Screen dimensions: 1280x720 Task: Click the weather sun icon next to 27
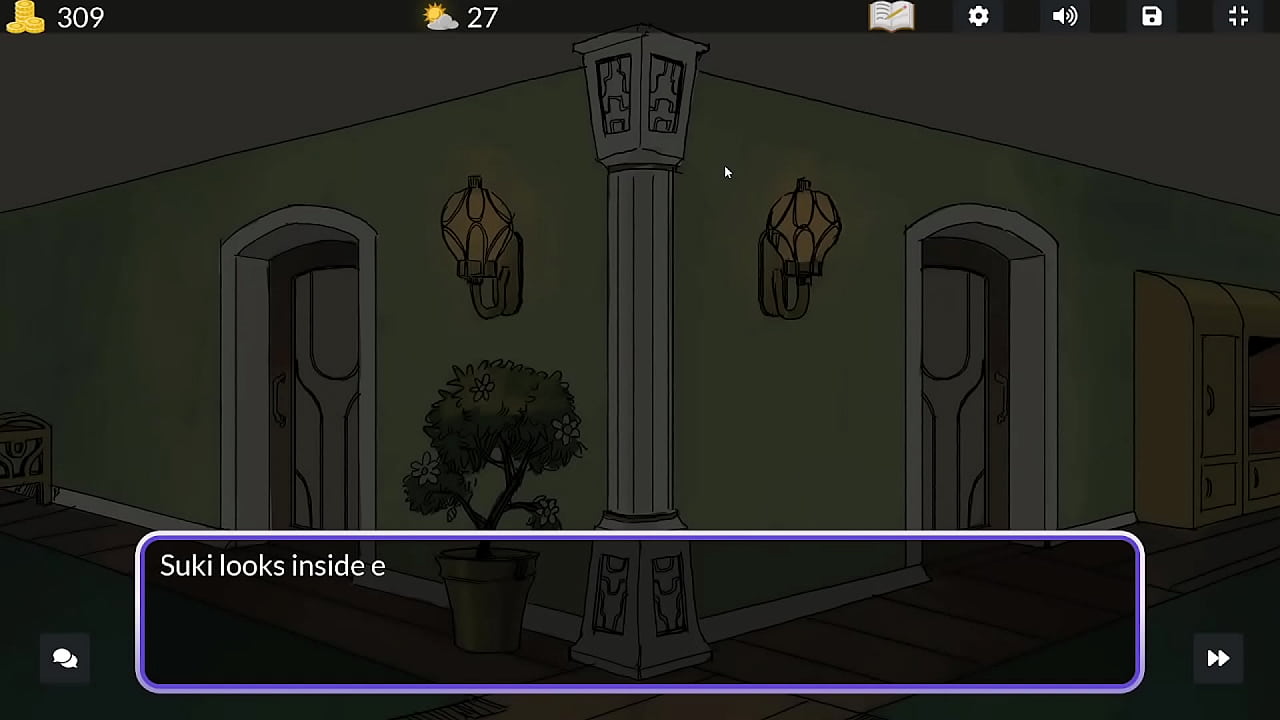(x=440, y=16)
